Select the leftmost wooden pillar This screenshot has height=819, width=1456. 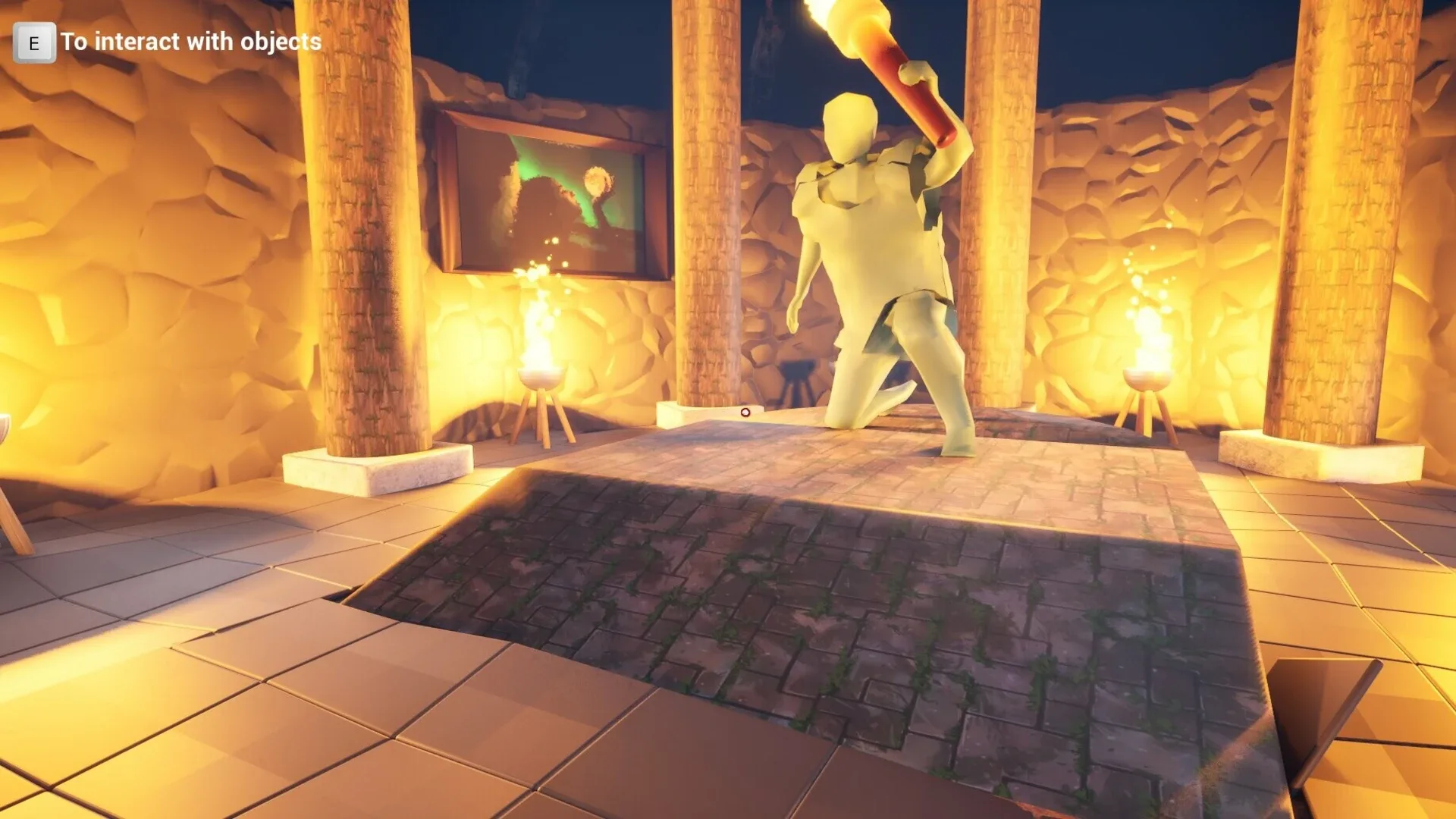pos(364,227)
